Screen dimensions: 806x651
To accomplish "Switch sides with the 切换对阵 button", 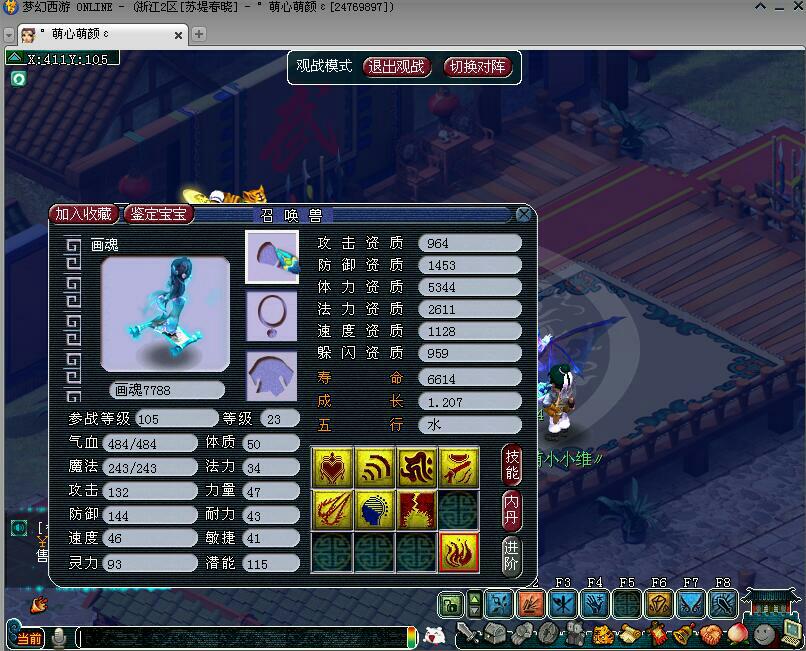I will (477, 67).
